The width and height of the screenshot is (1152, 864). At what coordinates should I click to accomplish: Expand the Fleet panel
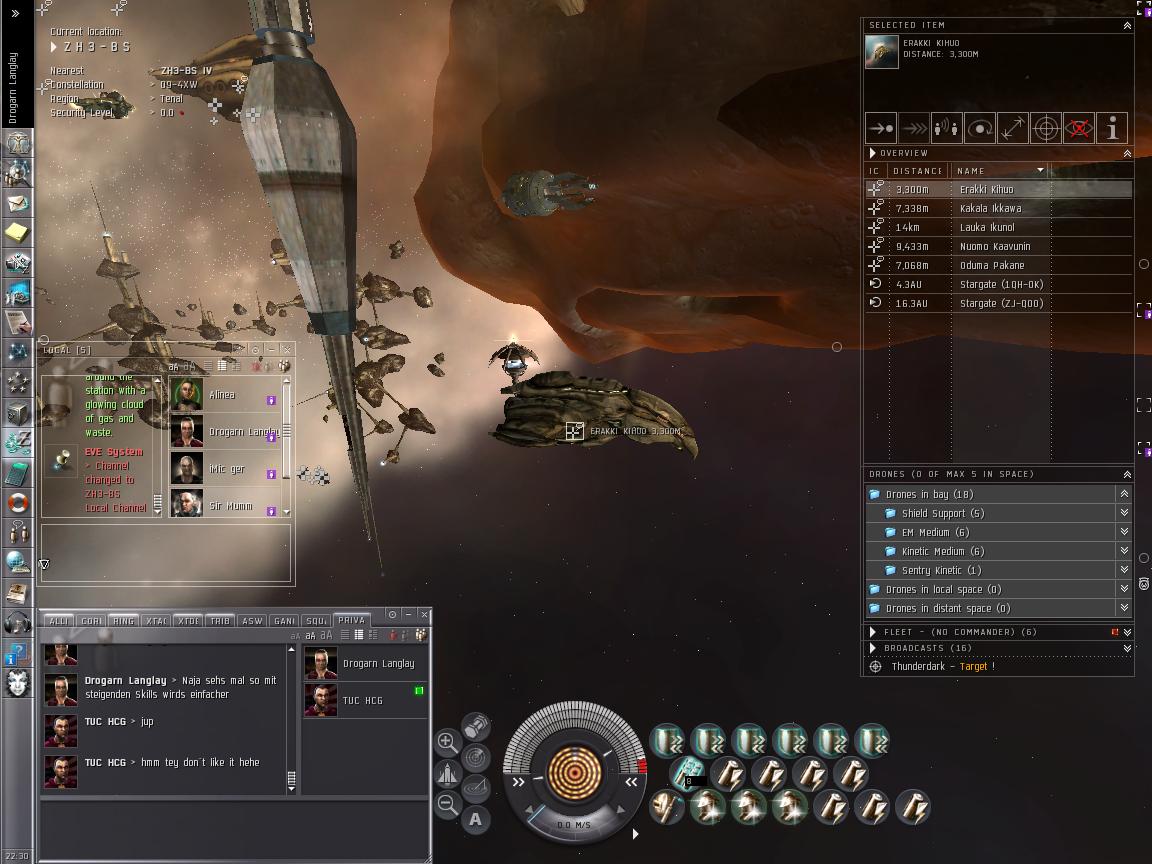[x=873, y=632]
